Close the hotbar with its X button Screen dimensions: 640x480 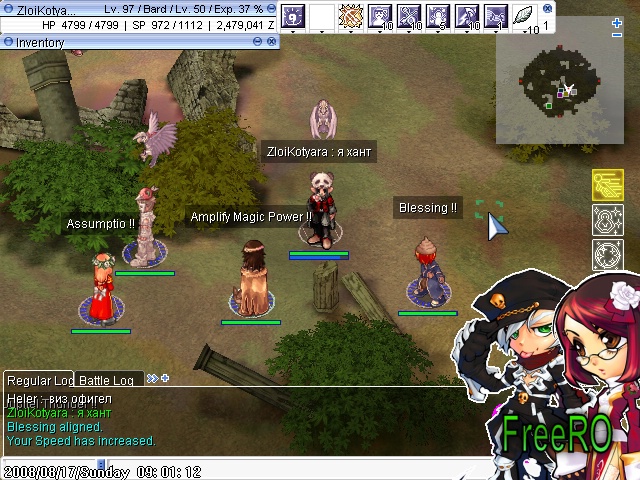(x=547, y=8)
